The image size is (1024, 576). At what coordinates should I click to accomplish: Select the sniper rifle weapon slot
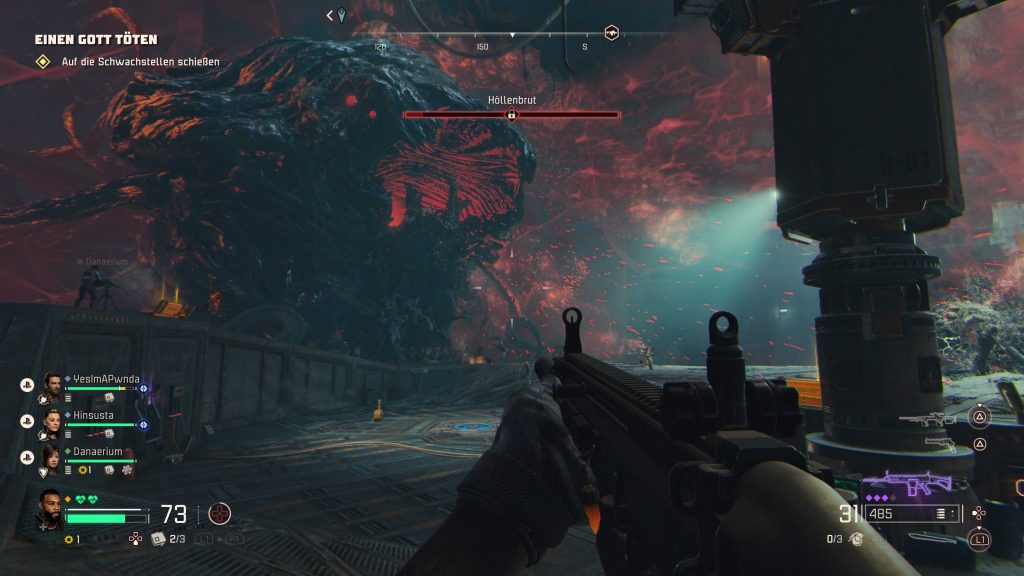(x=929, y=419)
